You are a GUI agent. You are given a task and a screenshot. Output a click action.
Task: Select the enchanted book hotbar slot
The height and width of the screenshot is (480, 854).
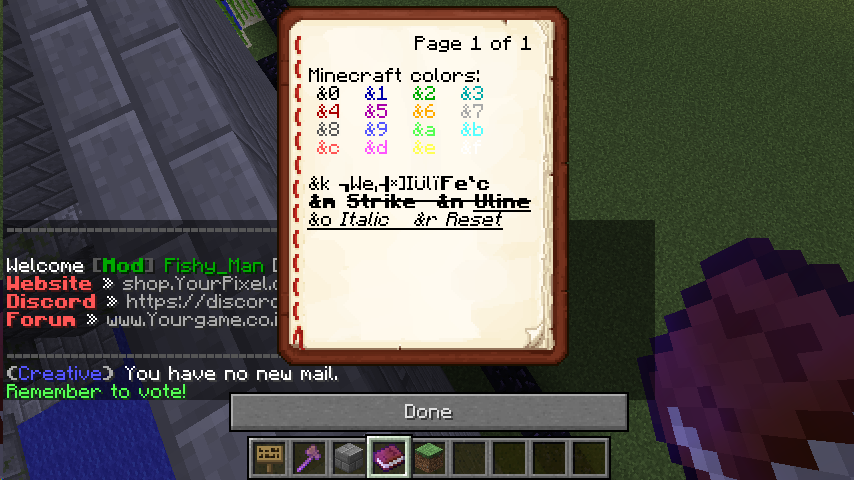(388, 456)
